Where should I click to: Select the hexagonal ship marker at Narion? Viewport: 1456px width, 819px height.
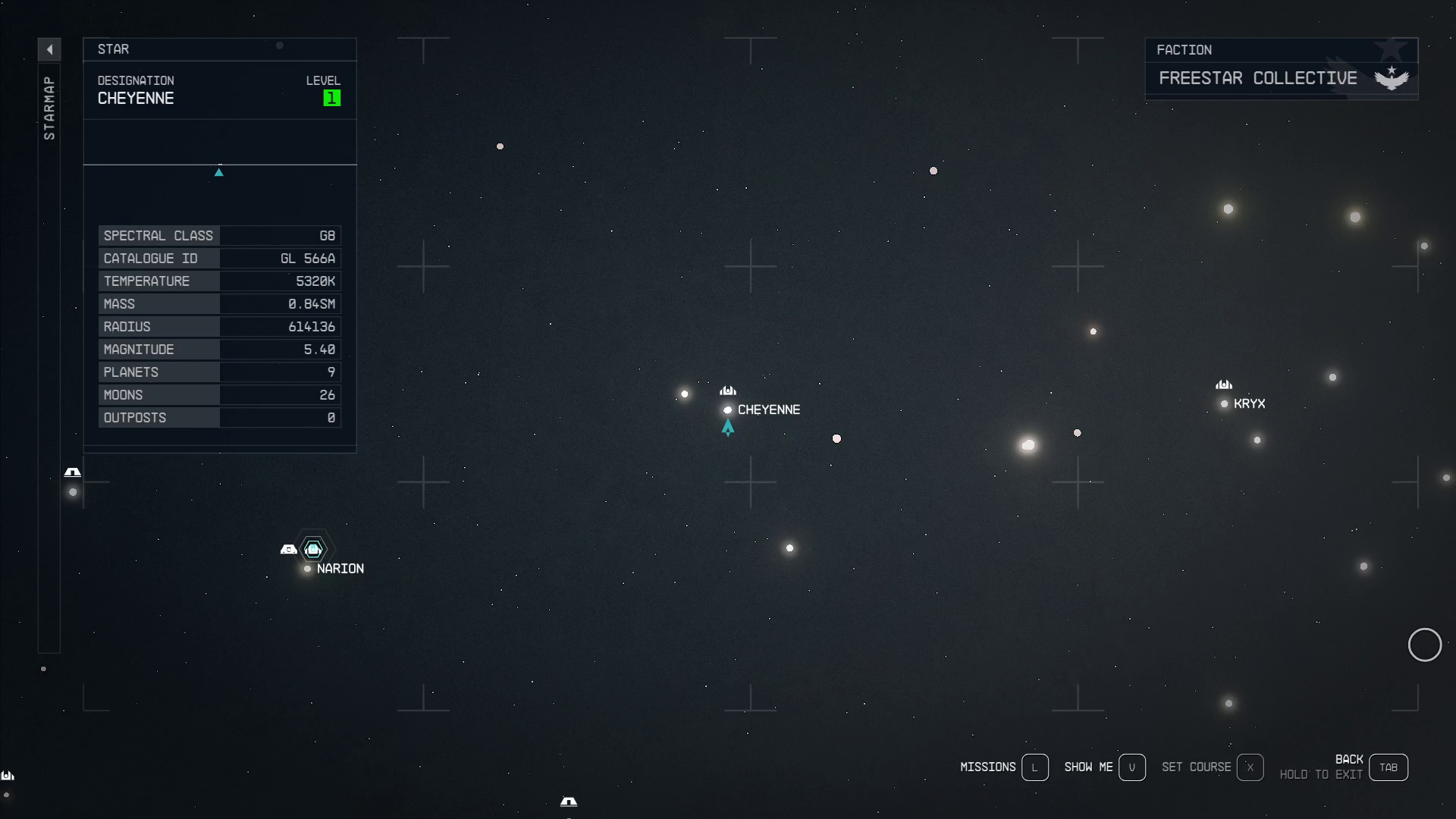click(x=312, y=549)
